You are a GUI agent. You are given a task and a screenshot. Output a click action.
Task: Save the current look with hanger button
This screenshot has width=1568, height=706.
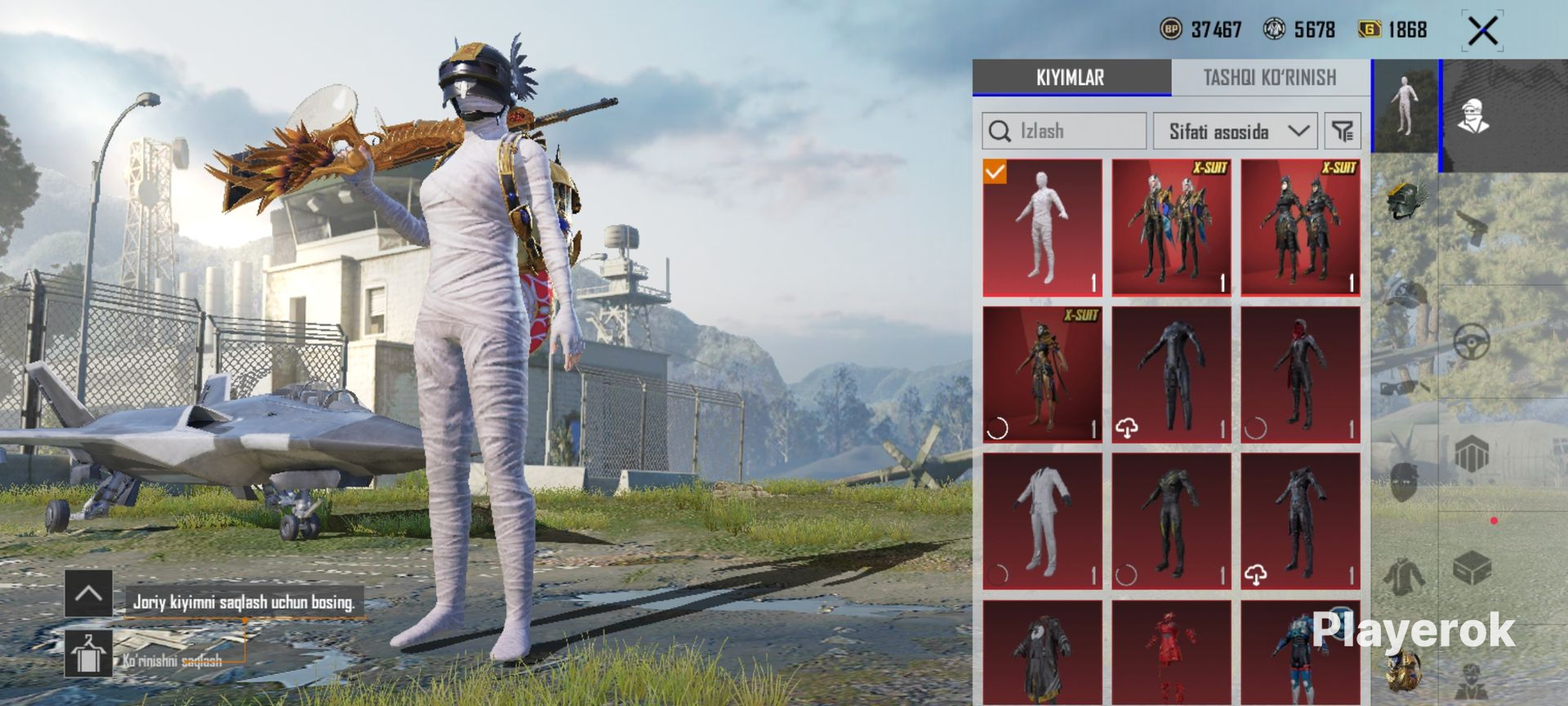[89, 654]
